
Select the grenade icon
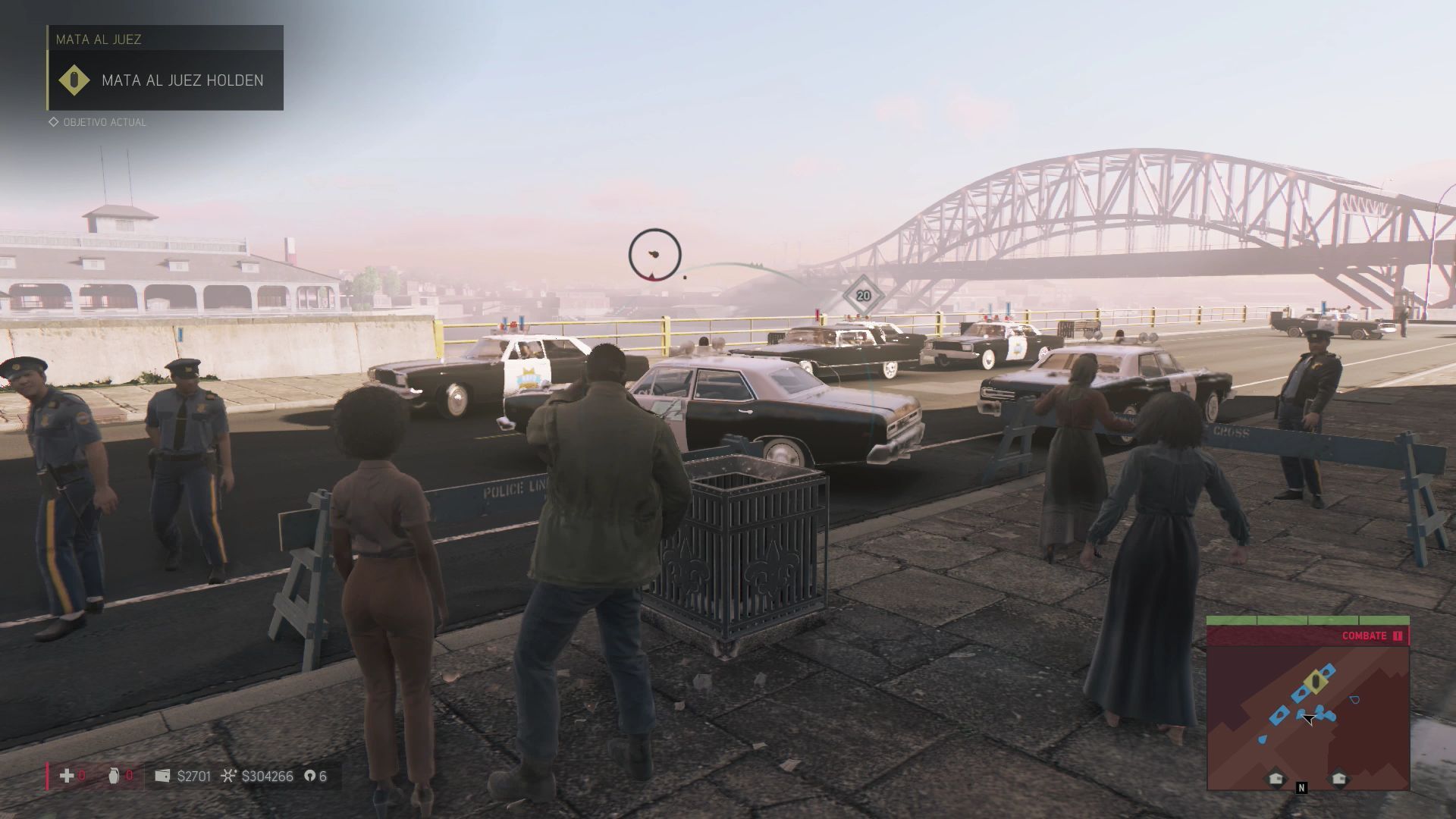tap(114, 776)
